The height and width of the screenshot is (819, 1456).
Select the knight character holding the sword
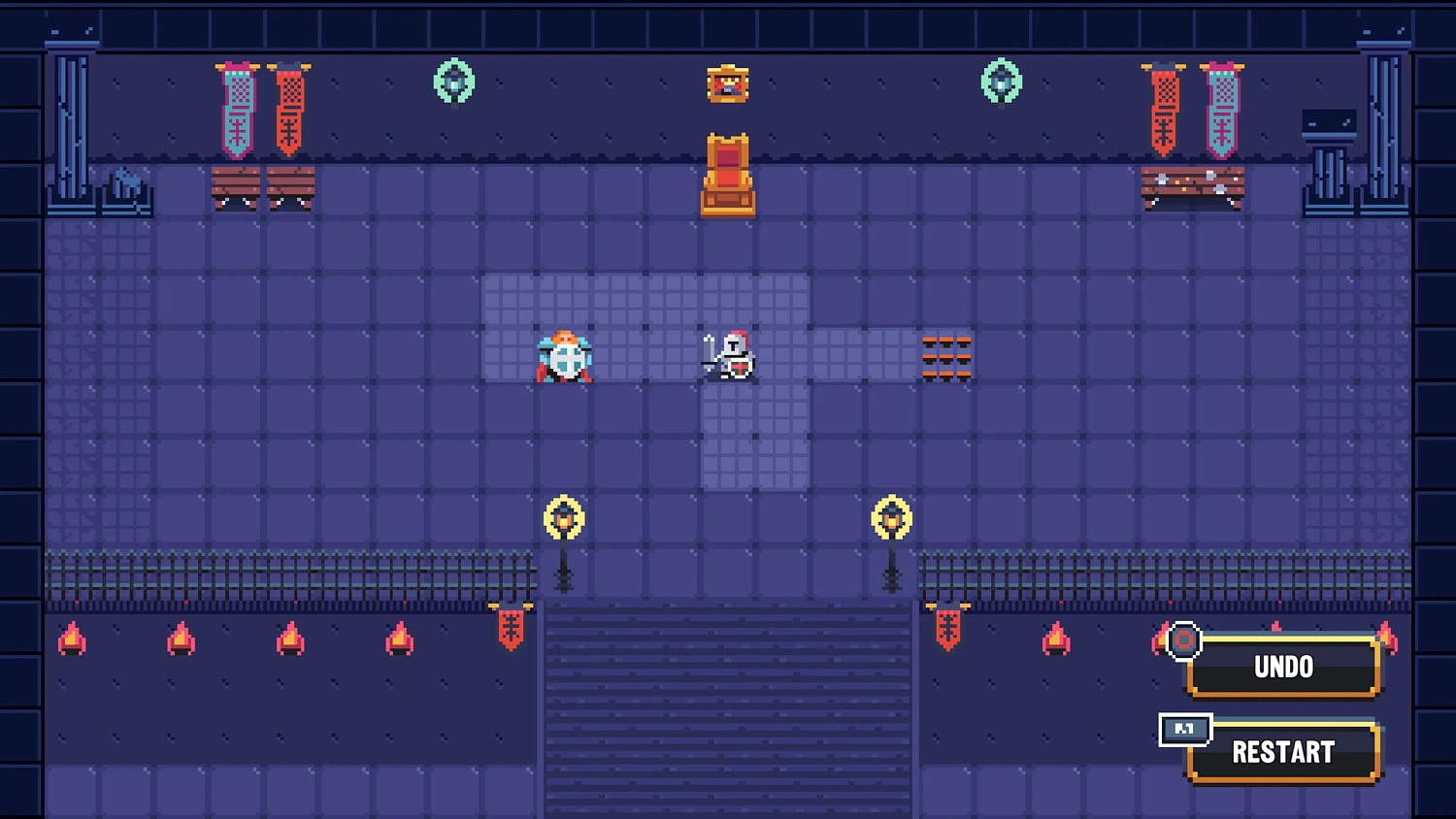pyautogui.click(x=730, y=357)
